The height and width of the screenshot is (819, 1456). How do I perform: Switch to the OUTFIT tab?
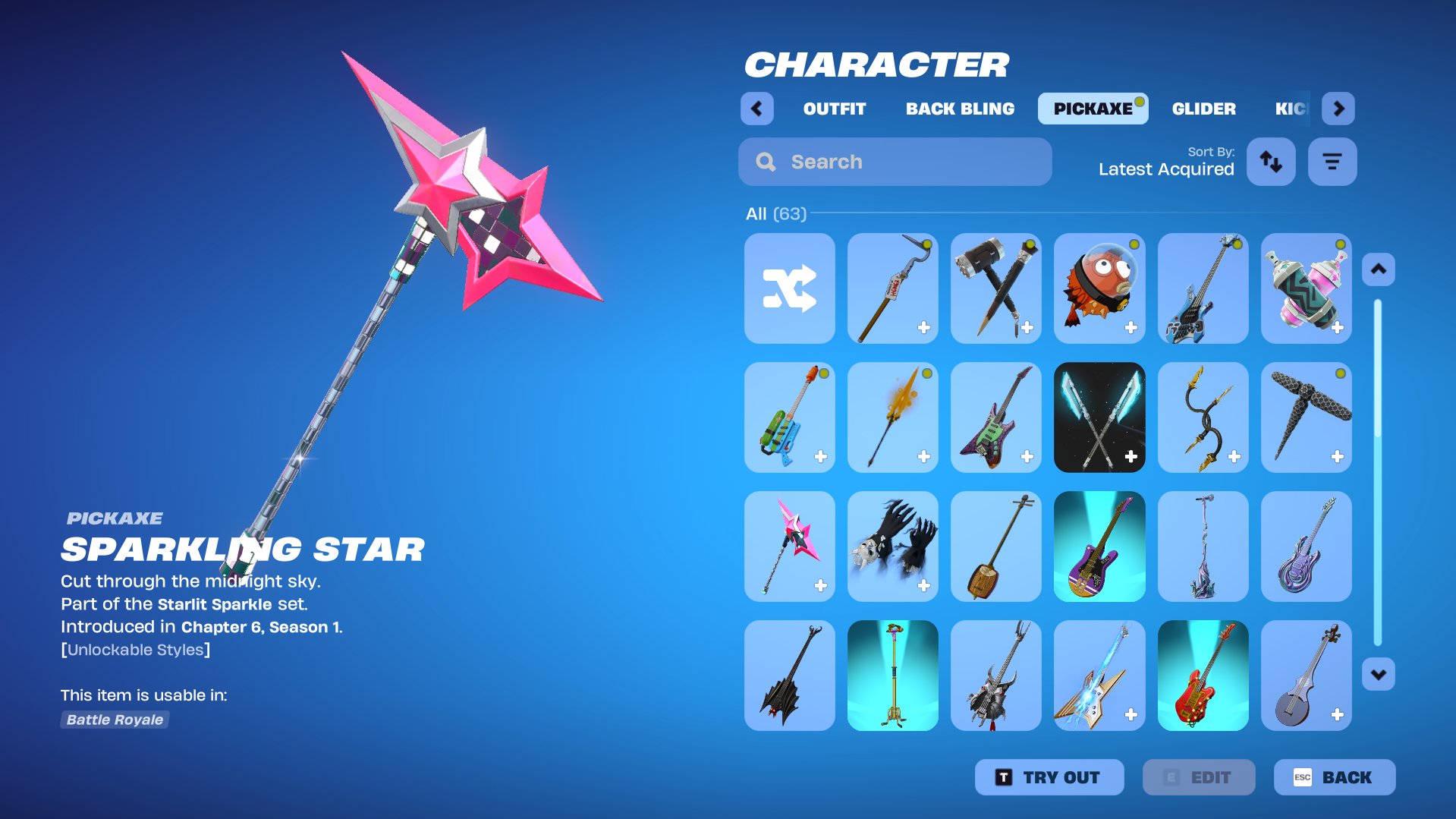[x=833, y=109]
